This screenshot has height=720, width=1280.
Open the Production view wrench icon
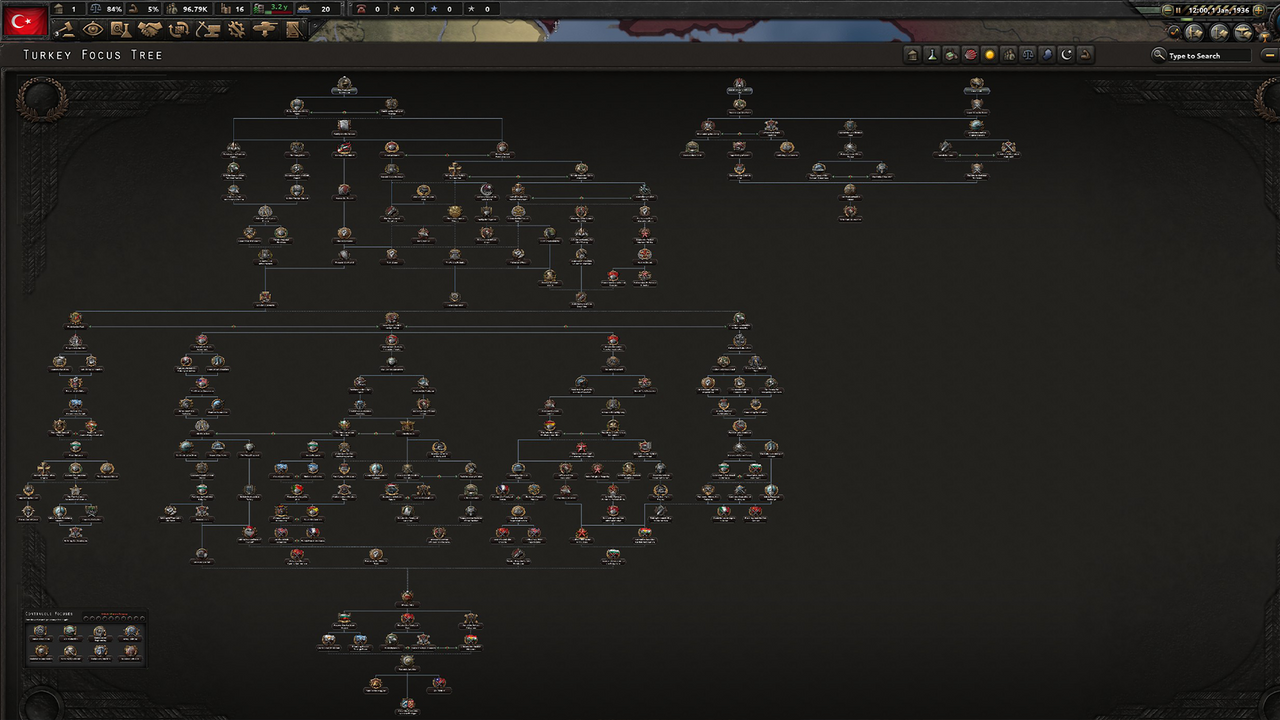[x=236, y=29]
